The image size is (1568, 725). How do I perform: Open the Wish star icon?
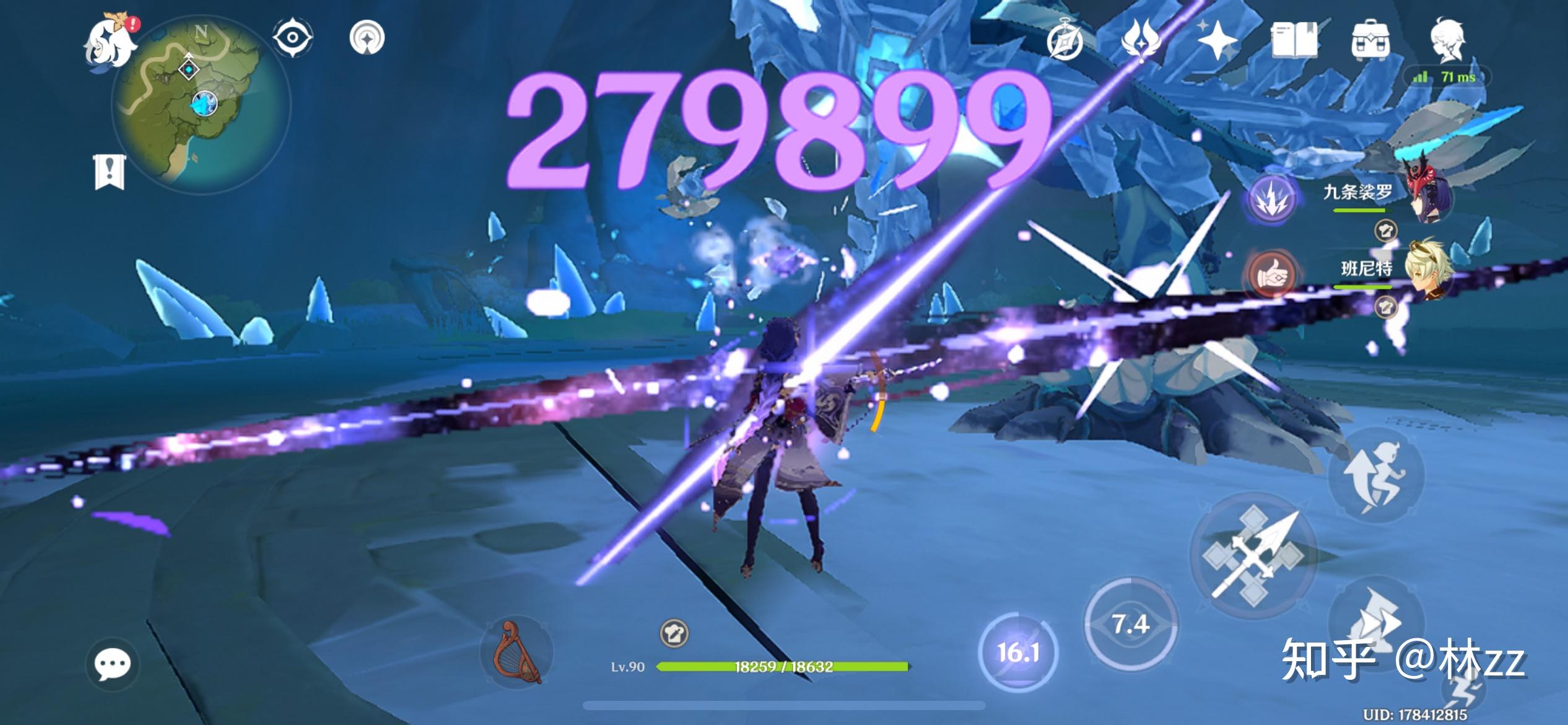[x=1216, y=40]
